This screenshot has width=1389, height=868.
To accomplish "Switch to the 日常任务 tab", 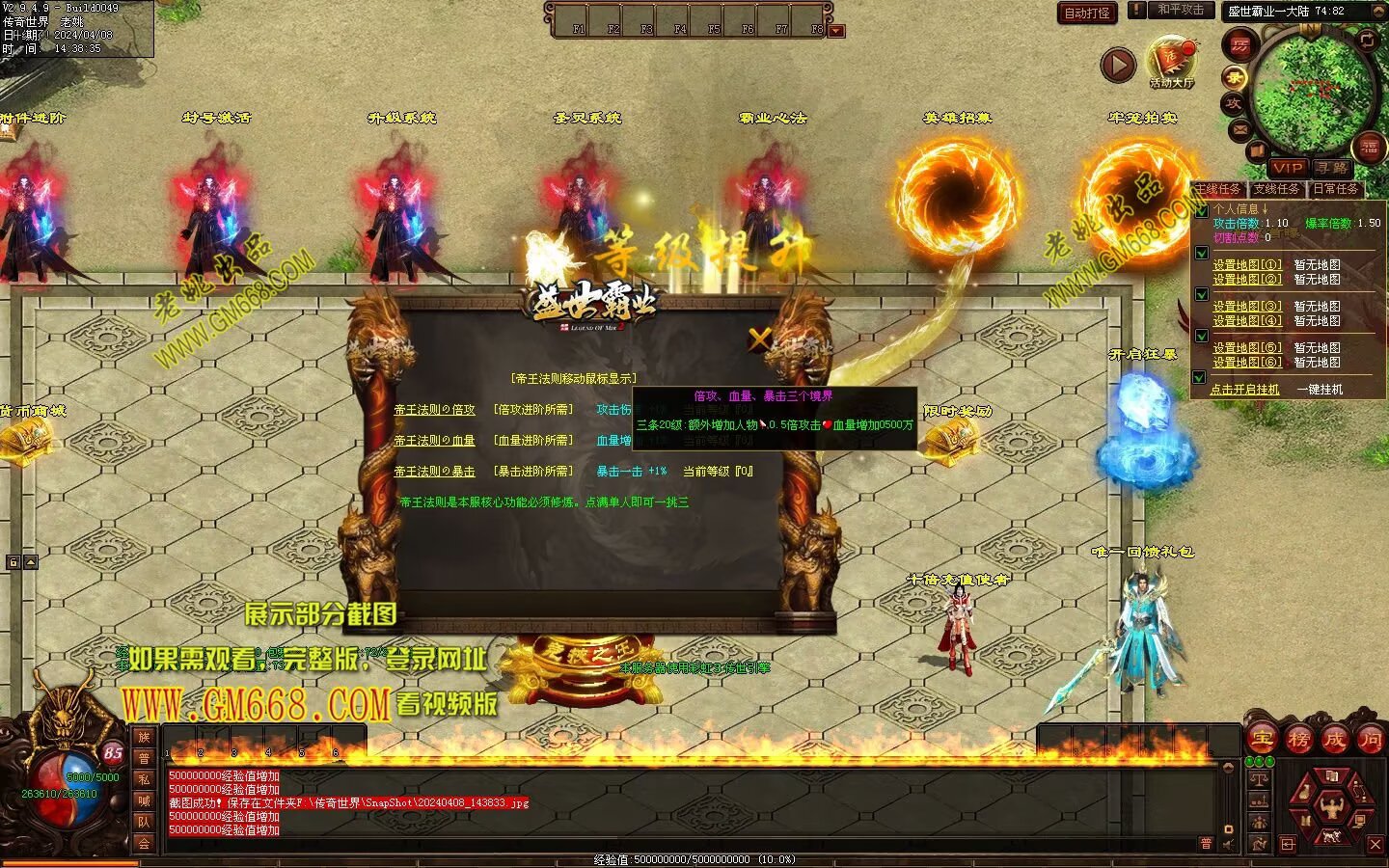I will [x=1335, y=189].
